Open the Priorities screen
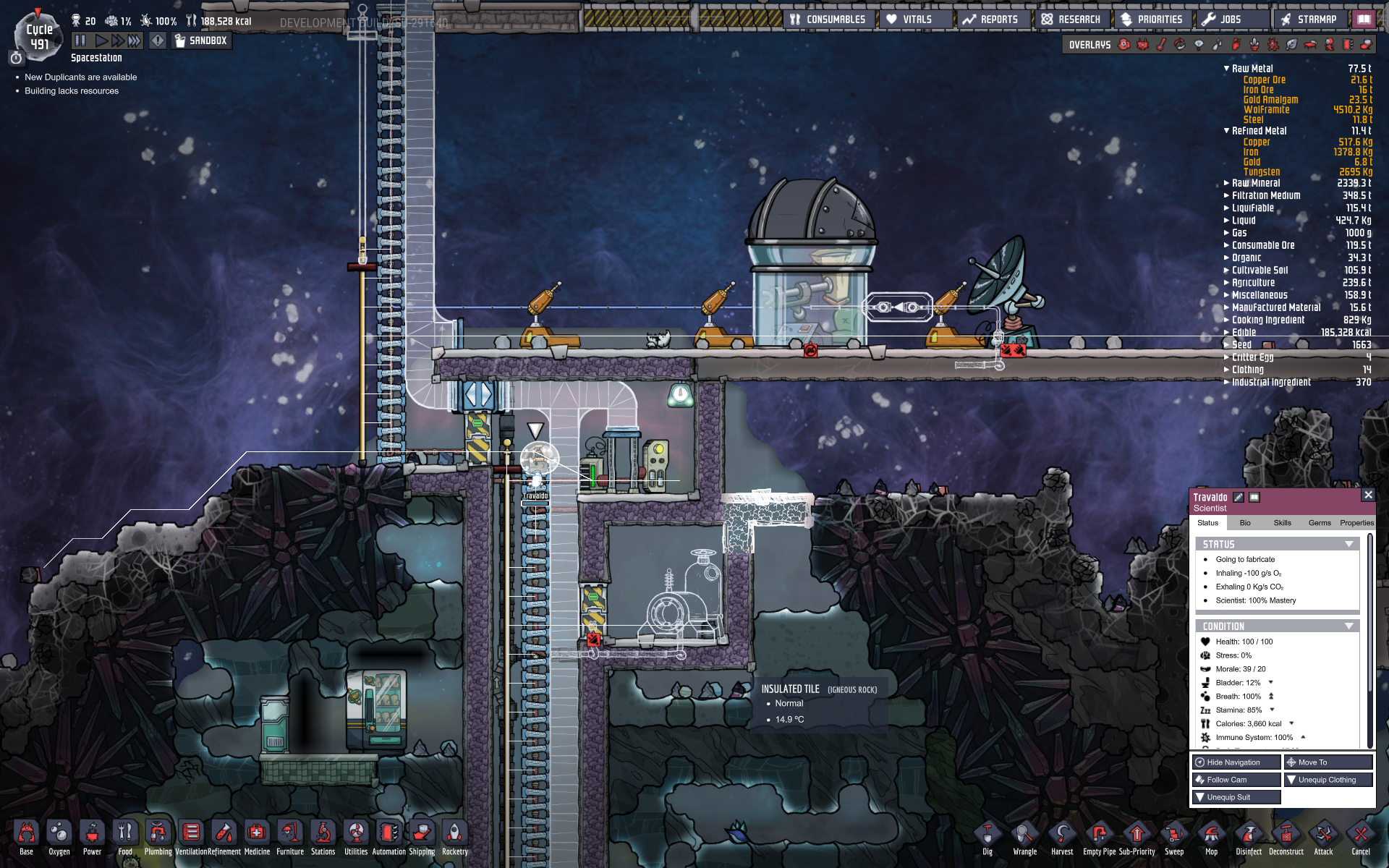This screenshot has width=1389, height=868. click(1152, 20)
